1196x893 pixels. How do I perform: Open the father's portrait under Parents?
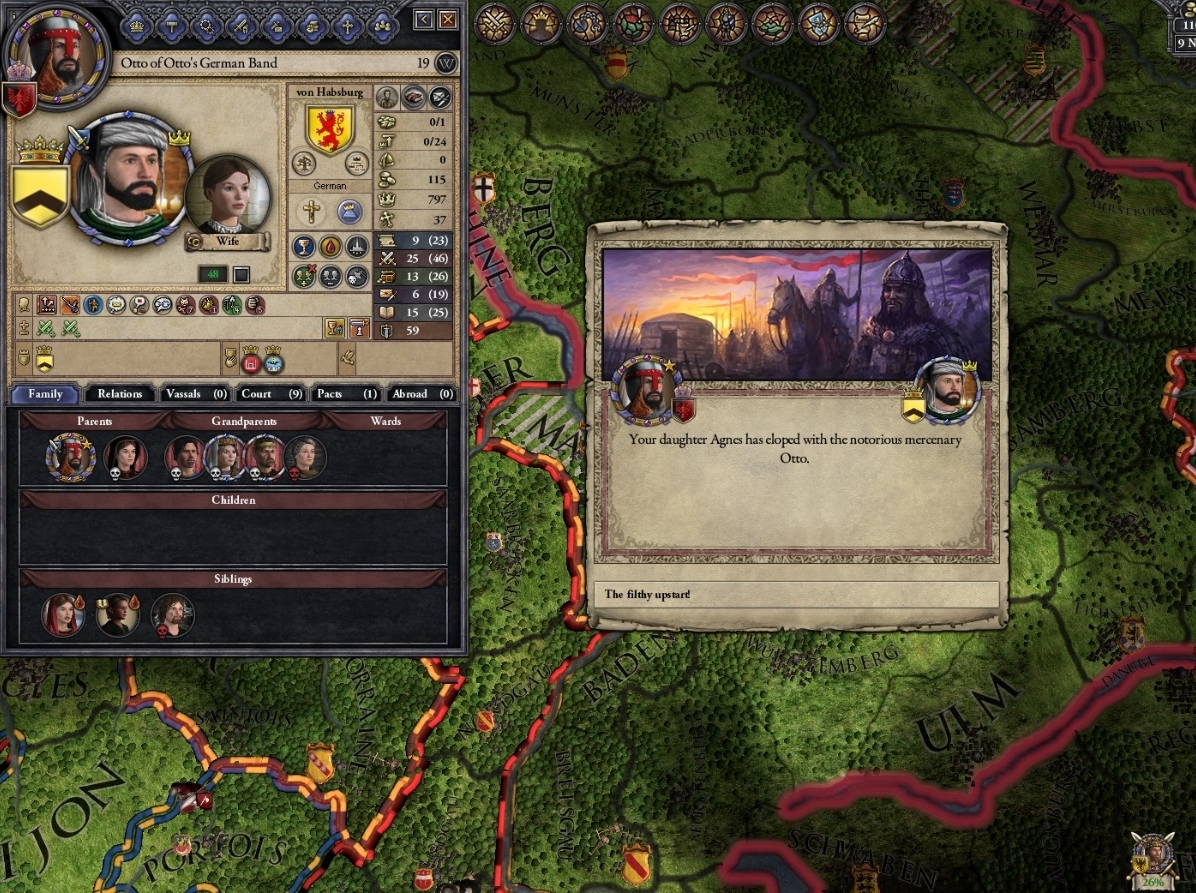70,457
